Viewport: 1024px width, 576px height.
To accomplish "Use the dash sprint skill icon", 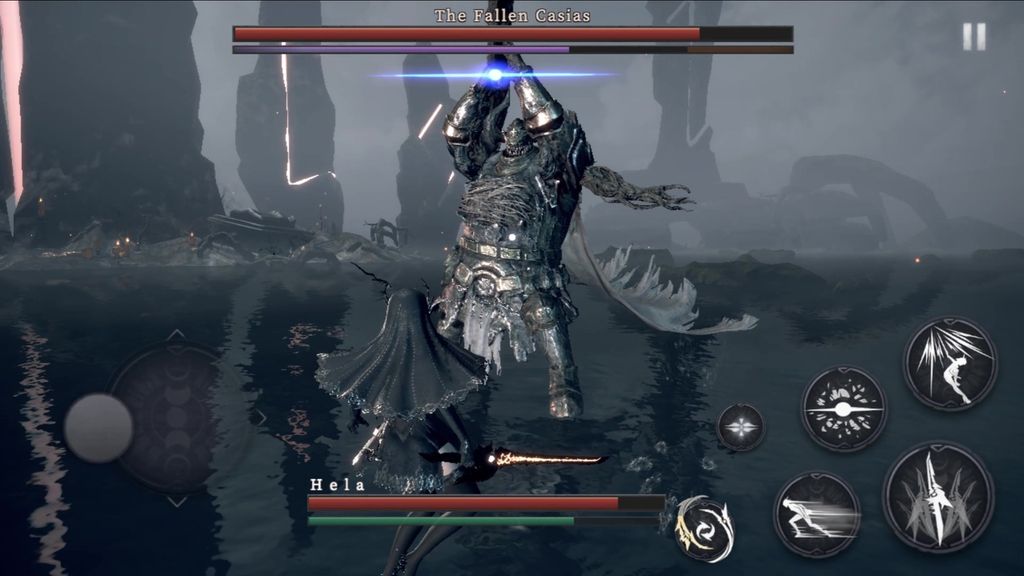I will click(x=817, y=514).
